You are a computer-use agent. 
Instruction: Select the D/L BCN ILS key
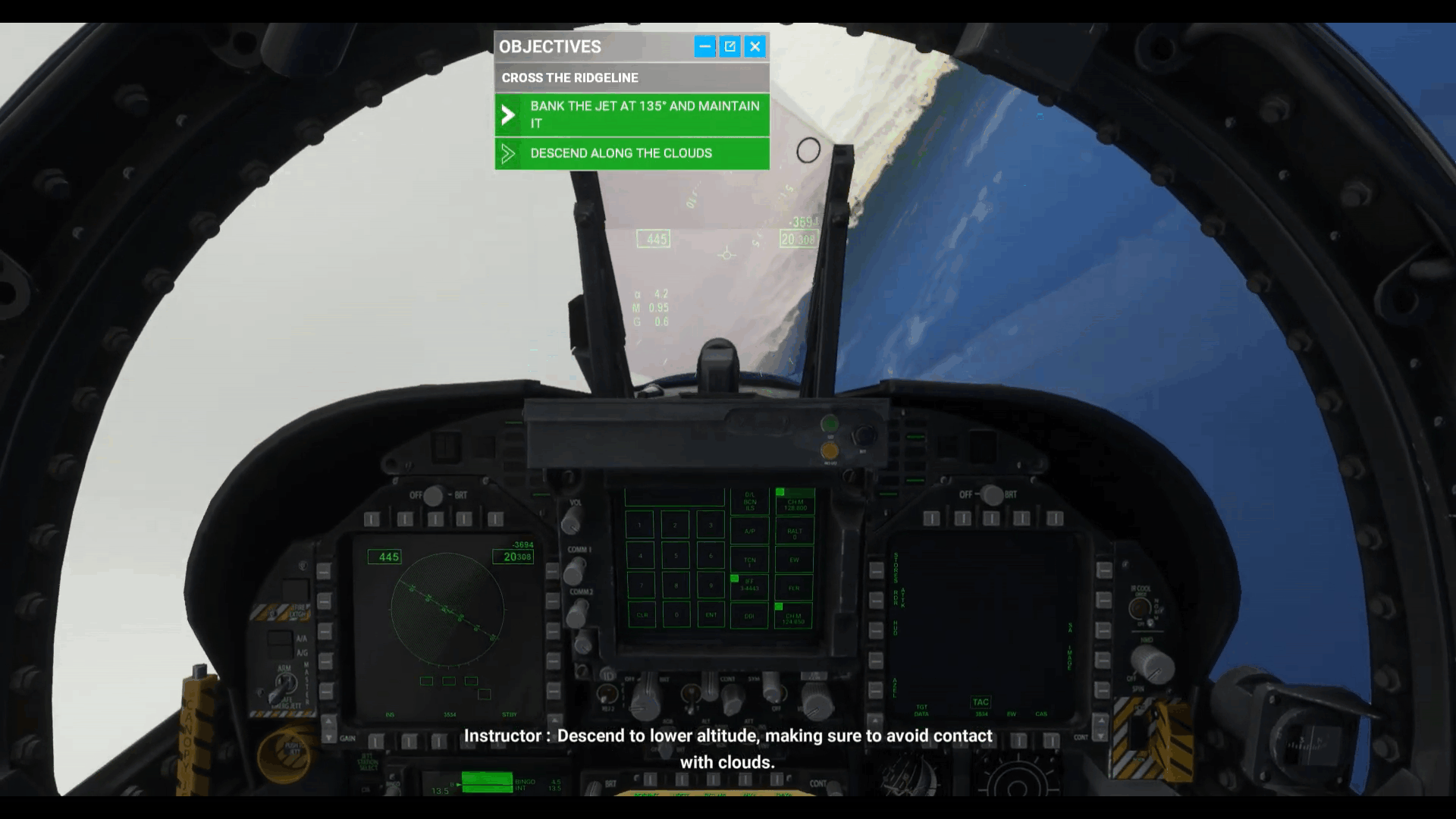pos(749,500)
